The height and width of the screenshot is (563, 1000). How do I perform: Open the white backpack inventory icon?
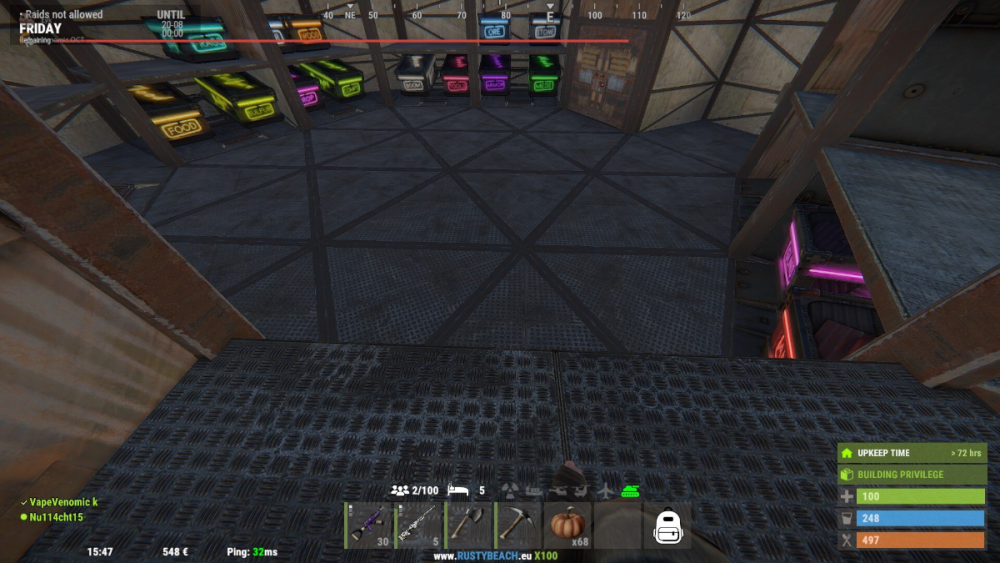tap(667, 526)
